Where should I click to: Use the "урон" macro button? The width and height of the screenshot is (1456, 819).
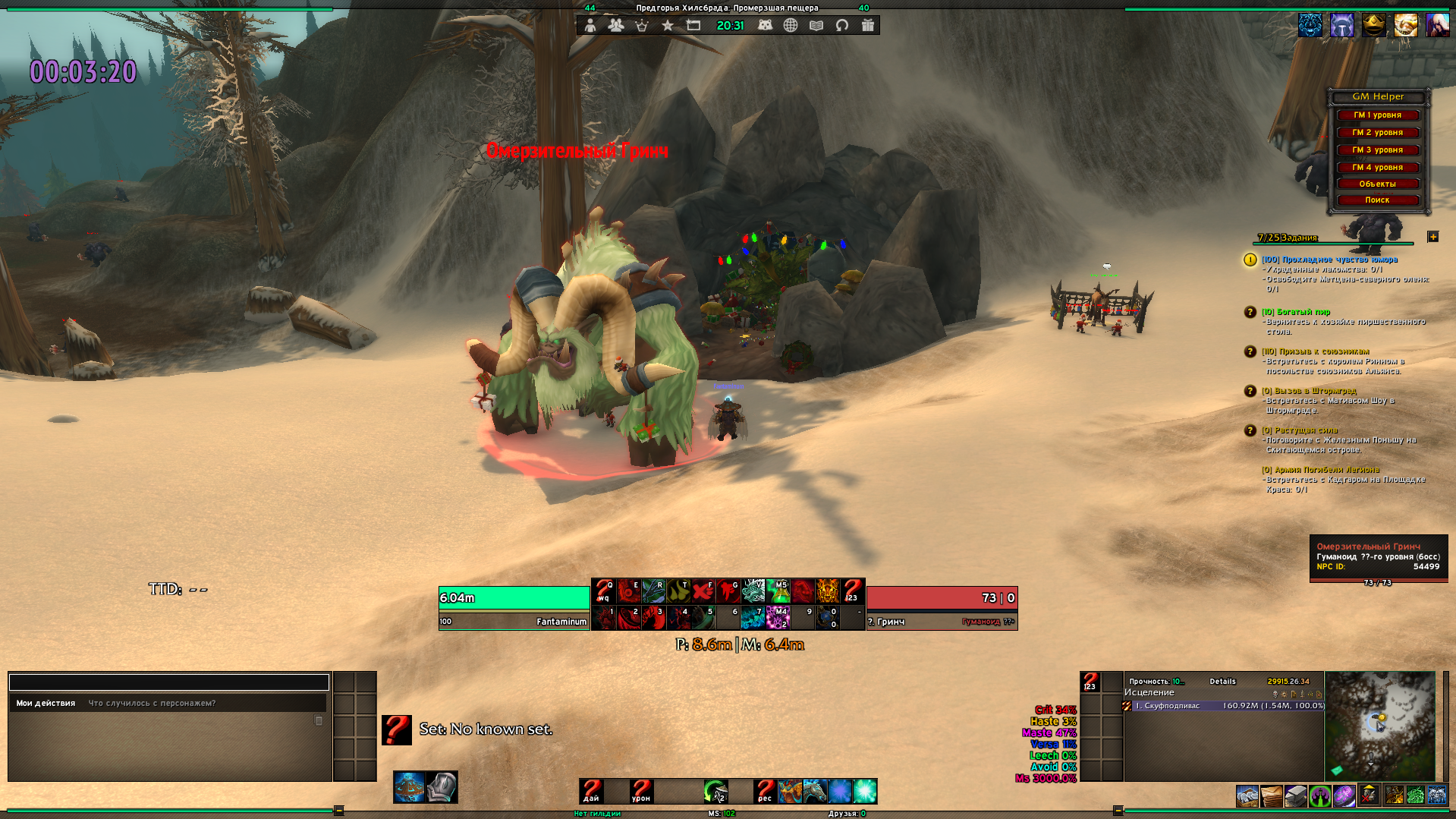[x=641, y=791]
